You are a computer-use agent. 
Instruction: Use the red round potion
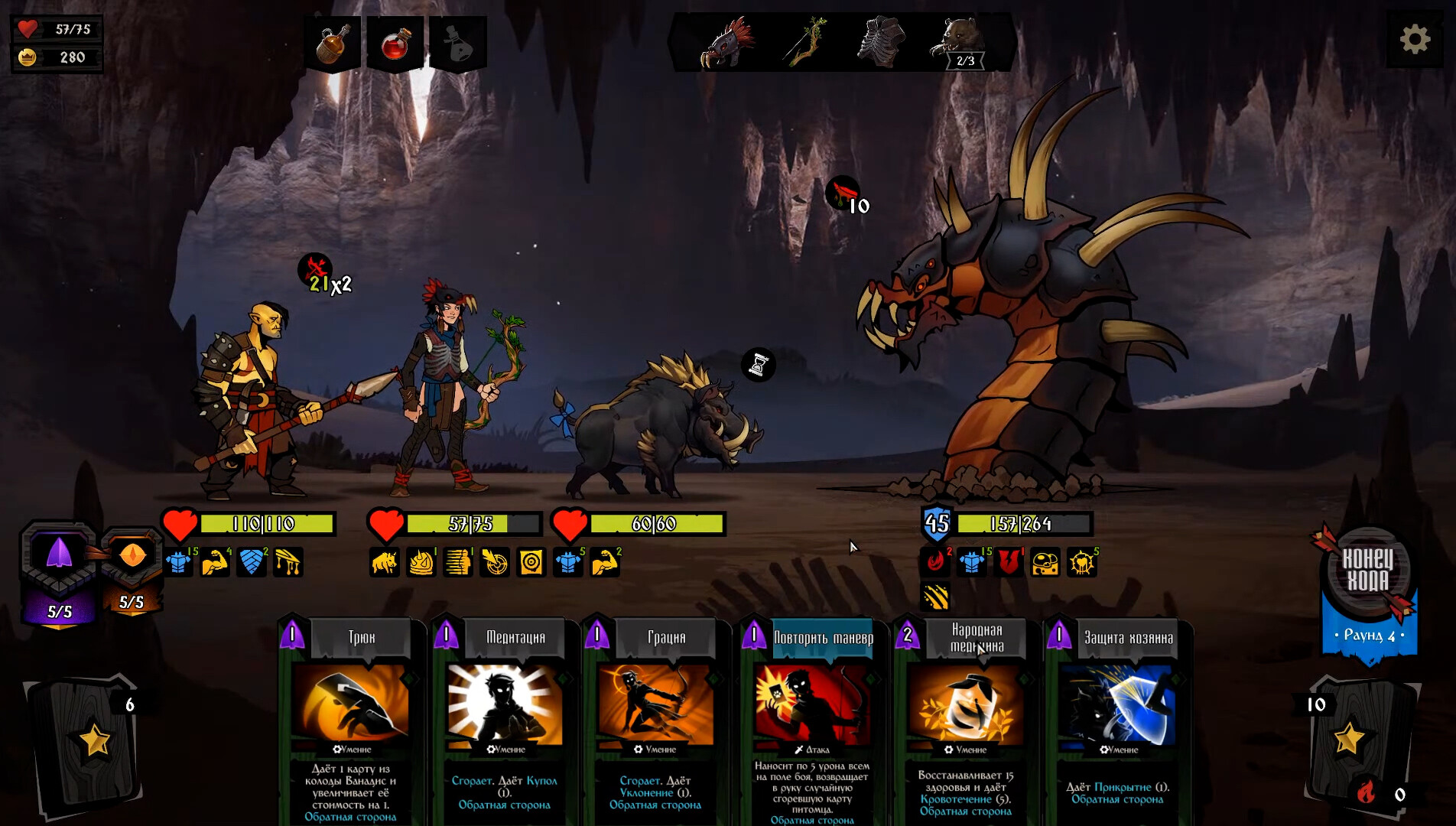(395, 43)
